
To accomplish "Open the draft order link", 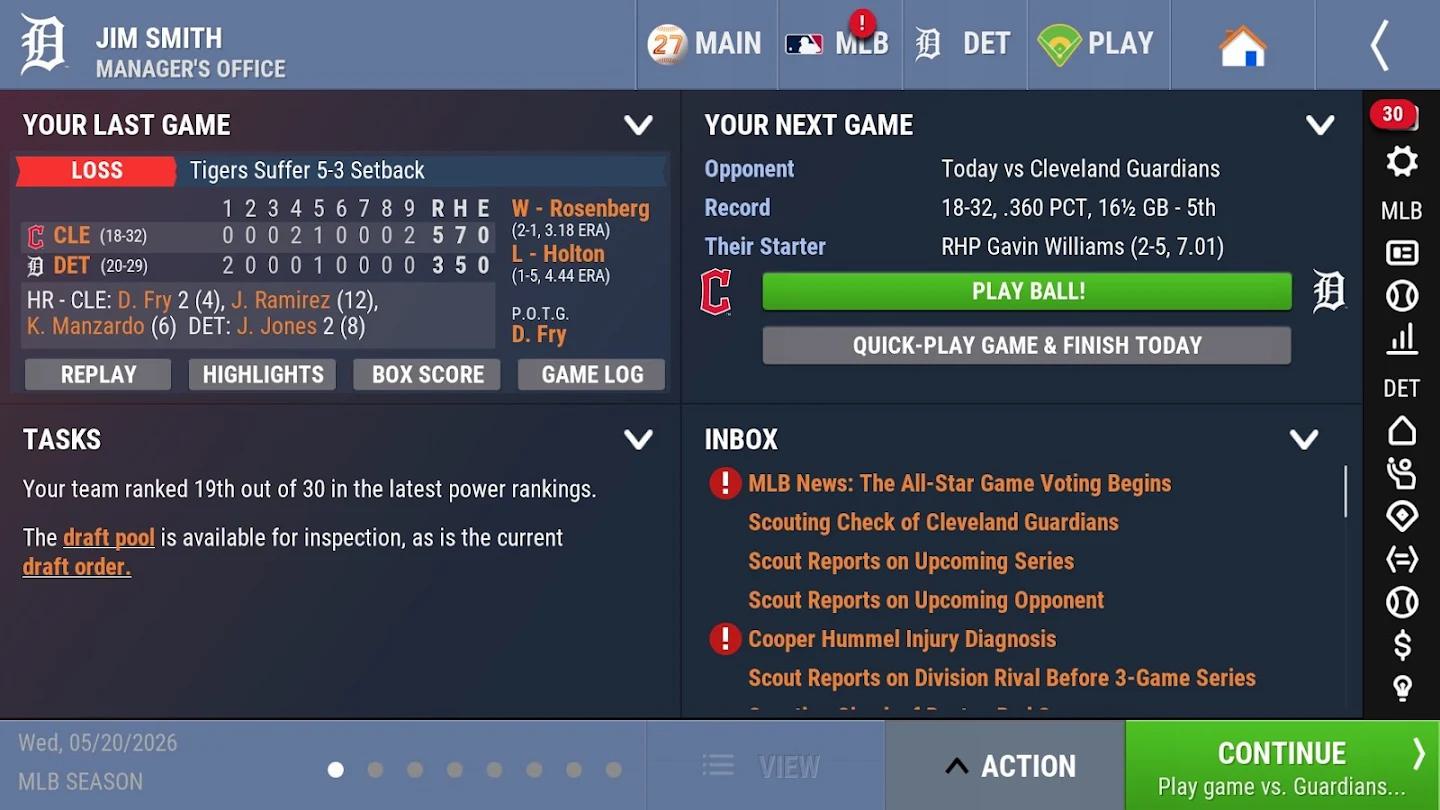I will pyautogui.click(x=77, y=567).
